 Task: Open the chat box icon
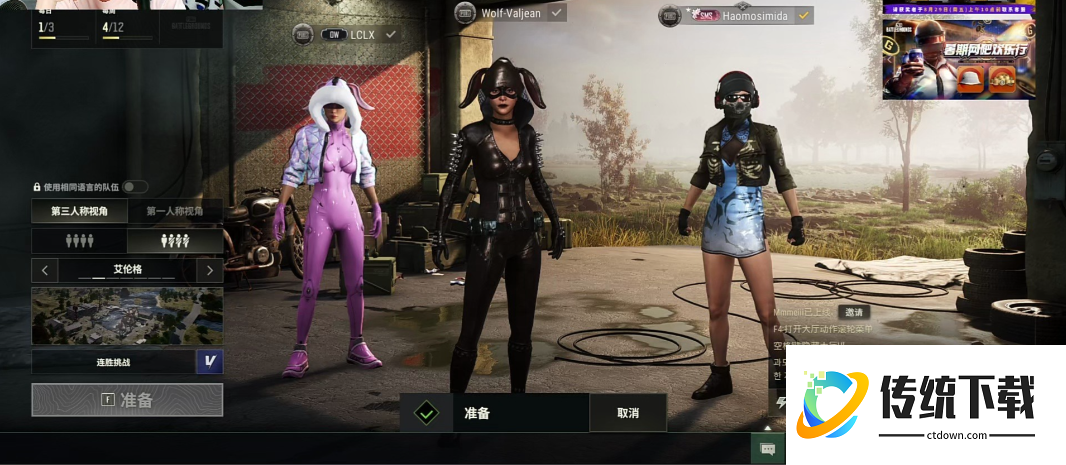tap(767, 449)
